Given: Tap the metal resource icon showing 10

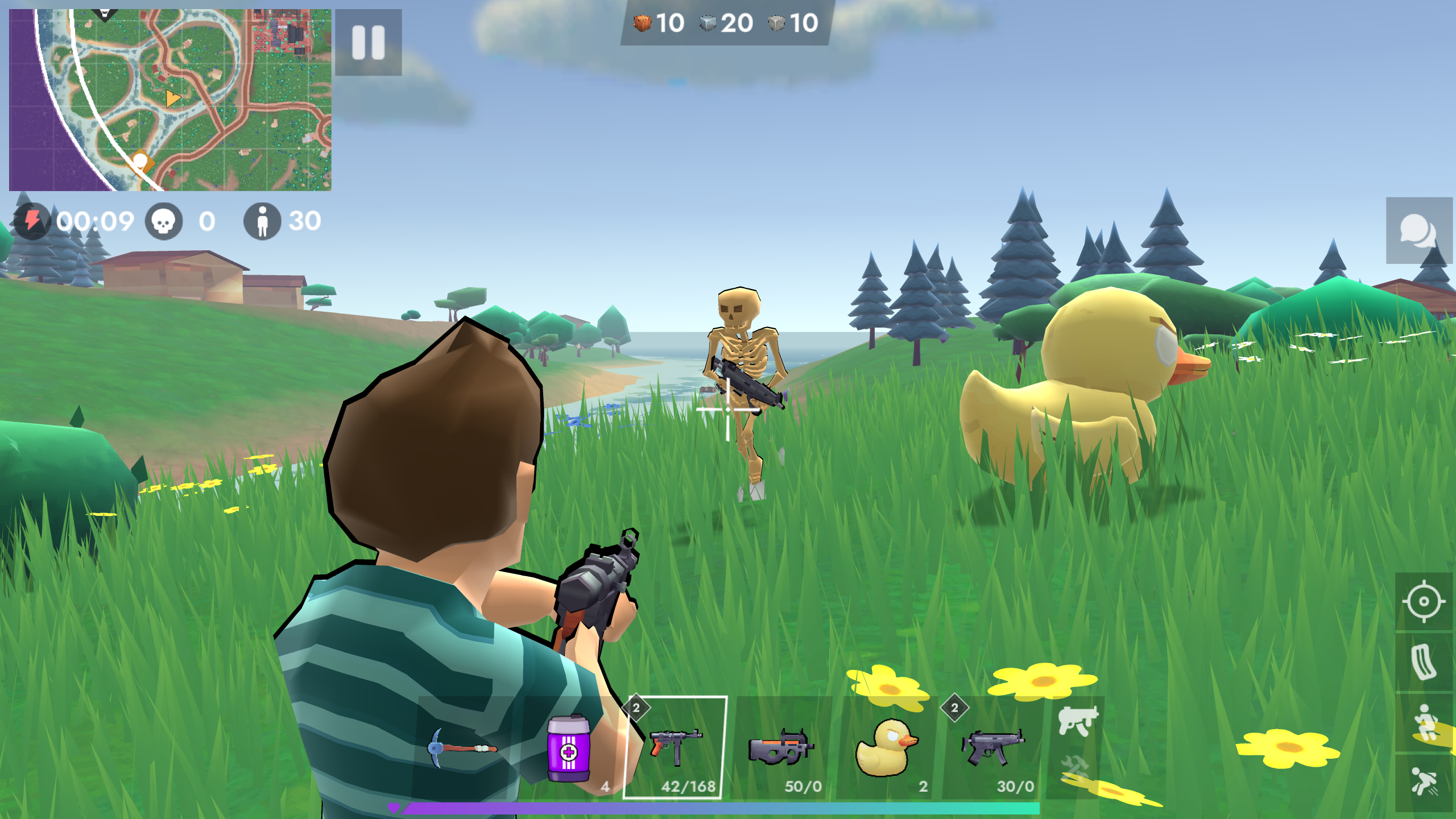Looking at the screenshot, I should 779,24.
